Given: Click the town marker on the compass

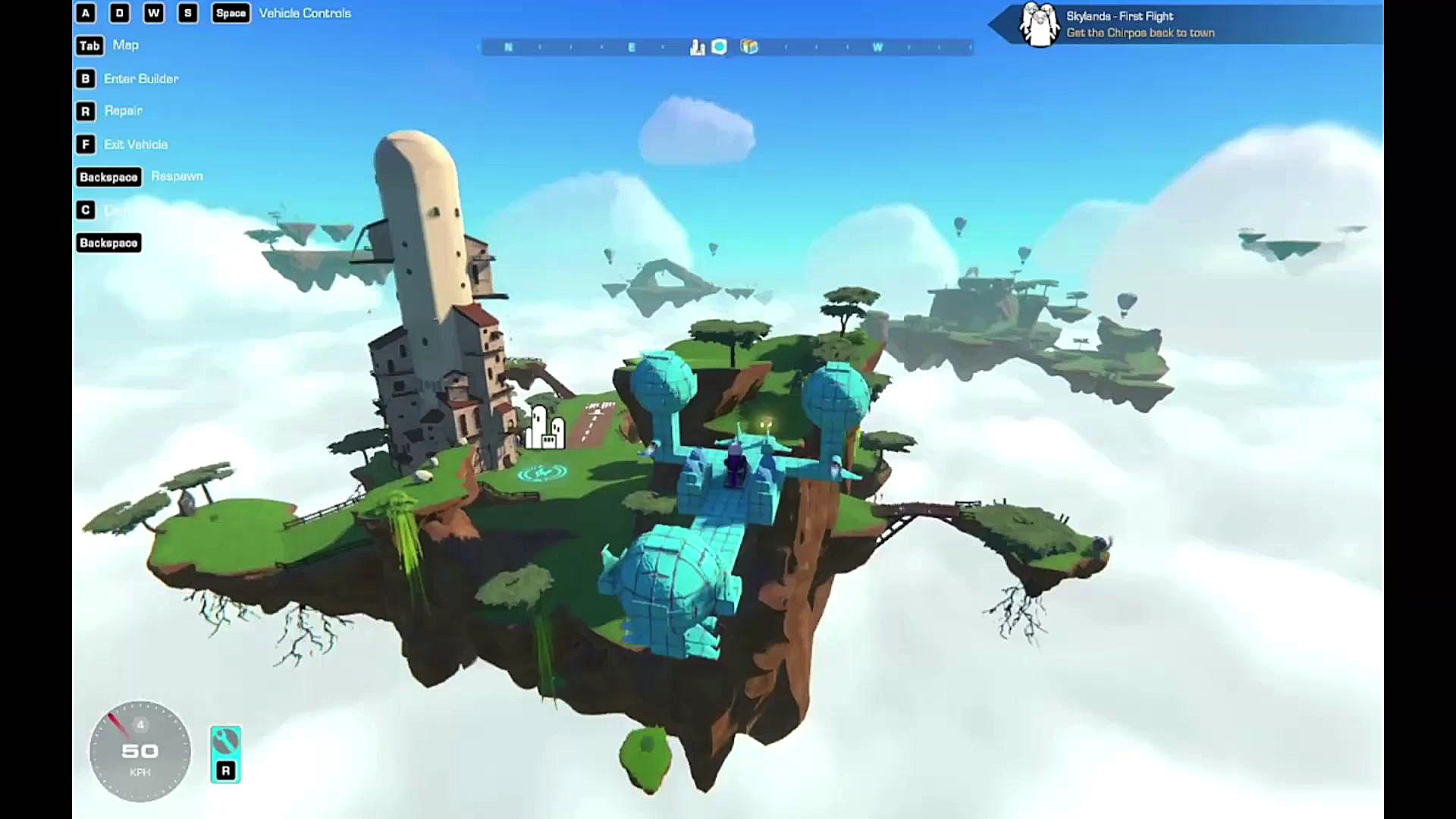Looking at the screenshot, I should tap(697, 48).
